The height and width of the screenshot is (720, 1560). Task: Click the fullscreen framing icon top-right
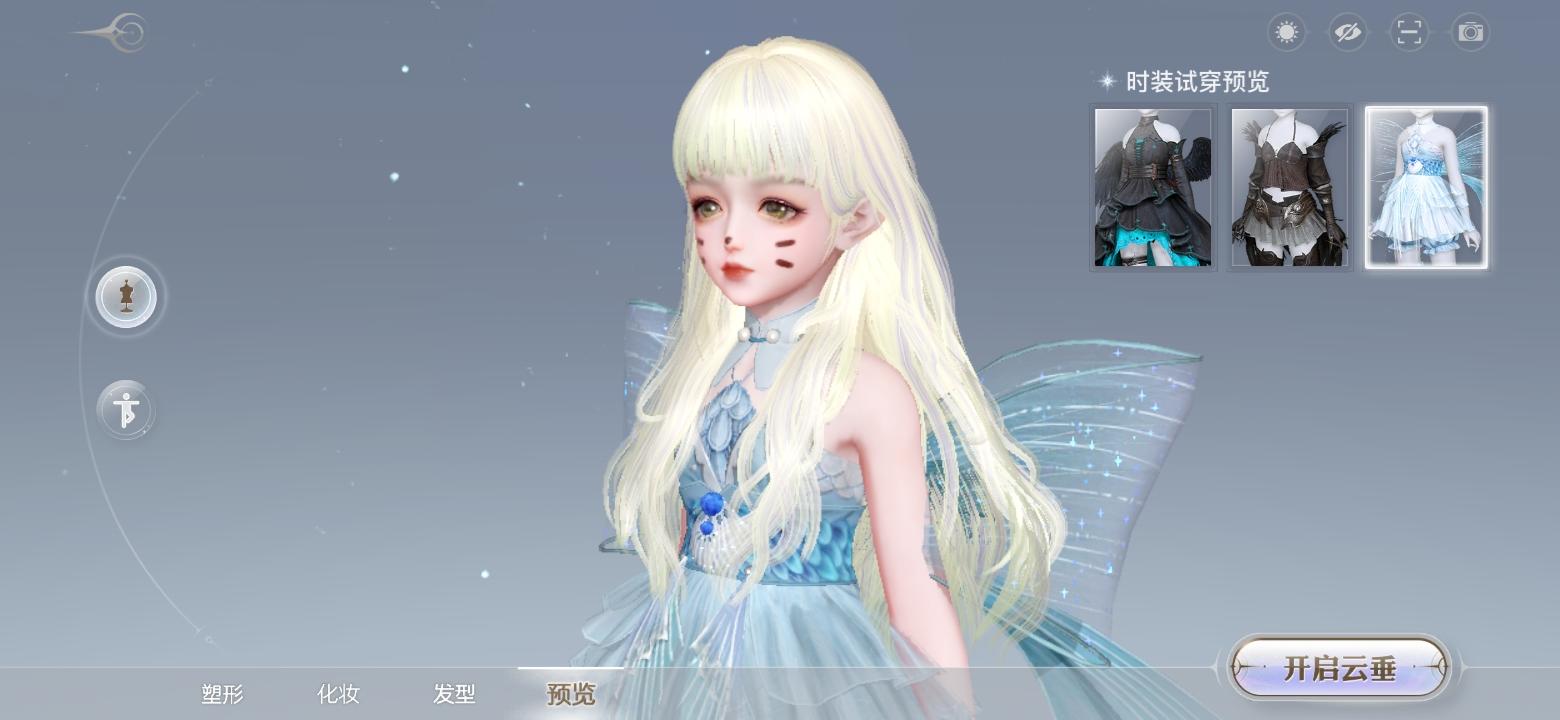click(1408, 32)
